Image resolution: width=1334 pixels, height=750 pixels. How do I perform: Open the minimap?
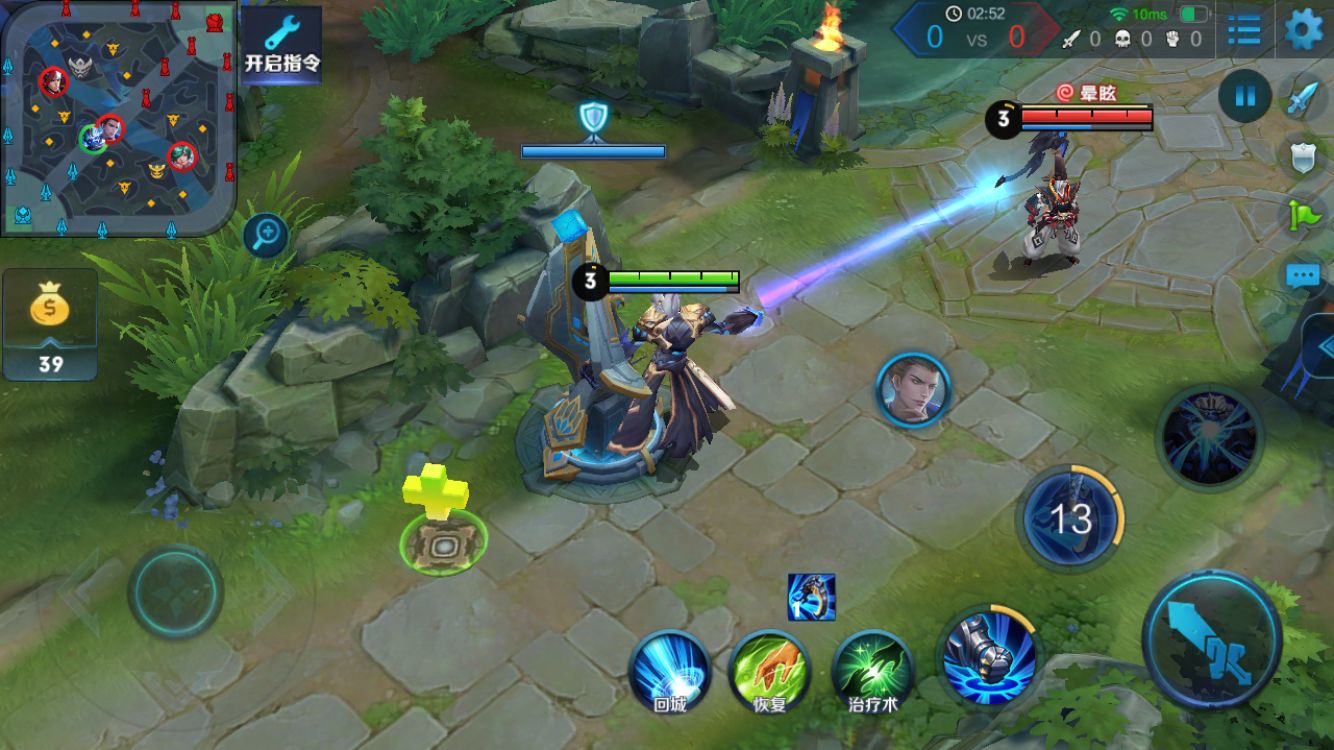pos(118,118)
